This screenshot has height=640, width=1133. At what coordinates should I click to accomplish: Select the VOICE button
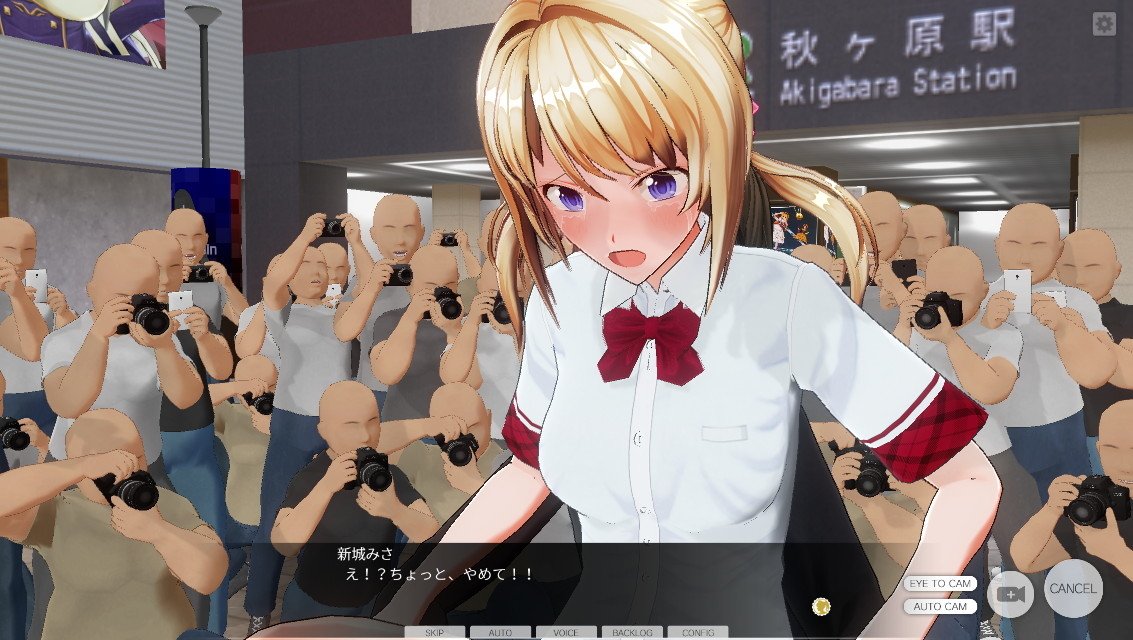[566, 632]
